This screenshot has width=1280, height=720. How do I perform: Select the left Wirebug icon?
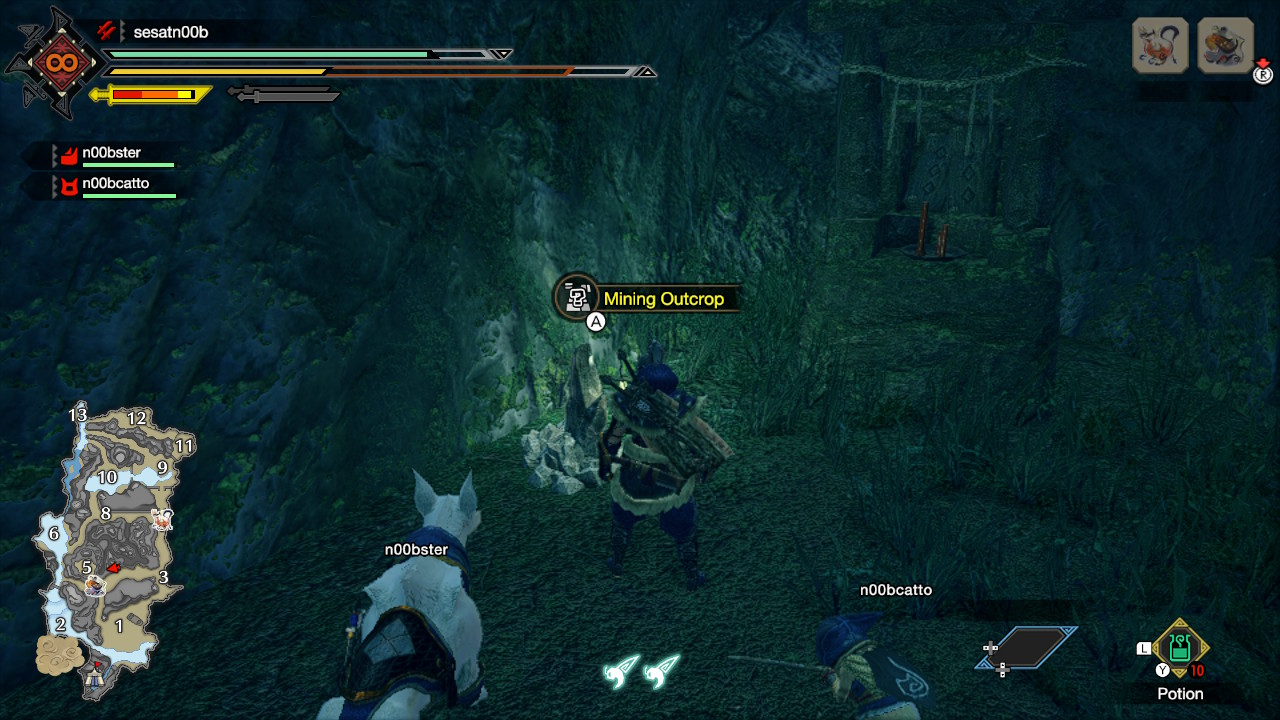[x=621, y=673]
